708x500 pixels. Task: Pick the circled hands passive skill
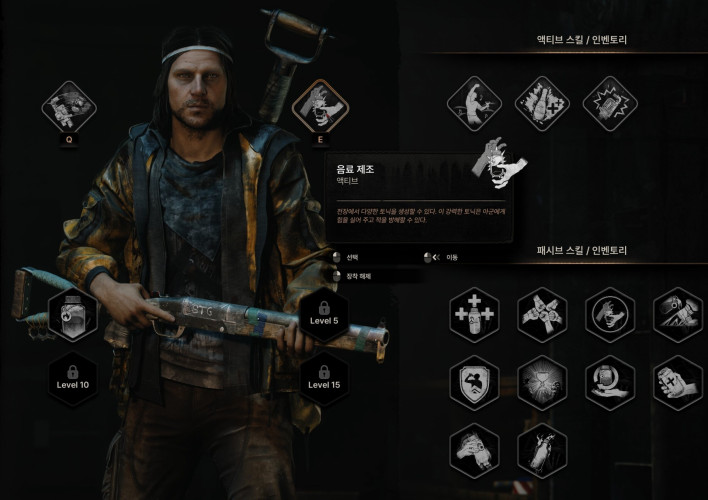point(610,314)
